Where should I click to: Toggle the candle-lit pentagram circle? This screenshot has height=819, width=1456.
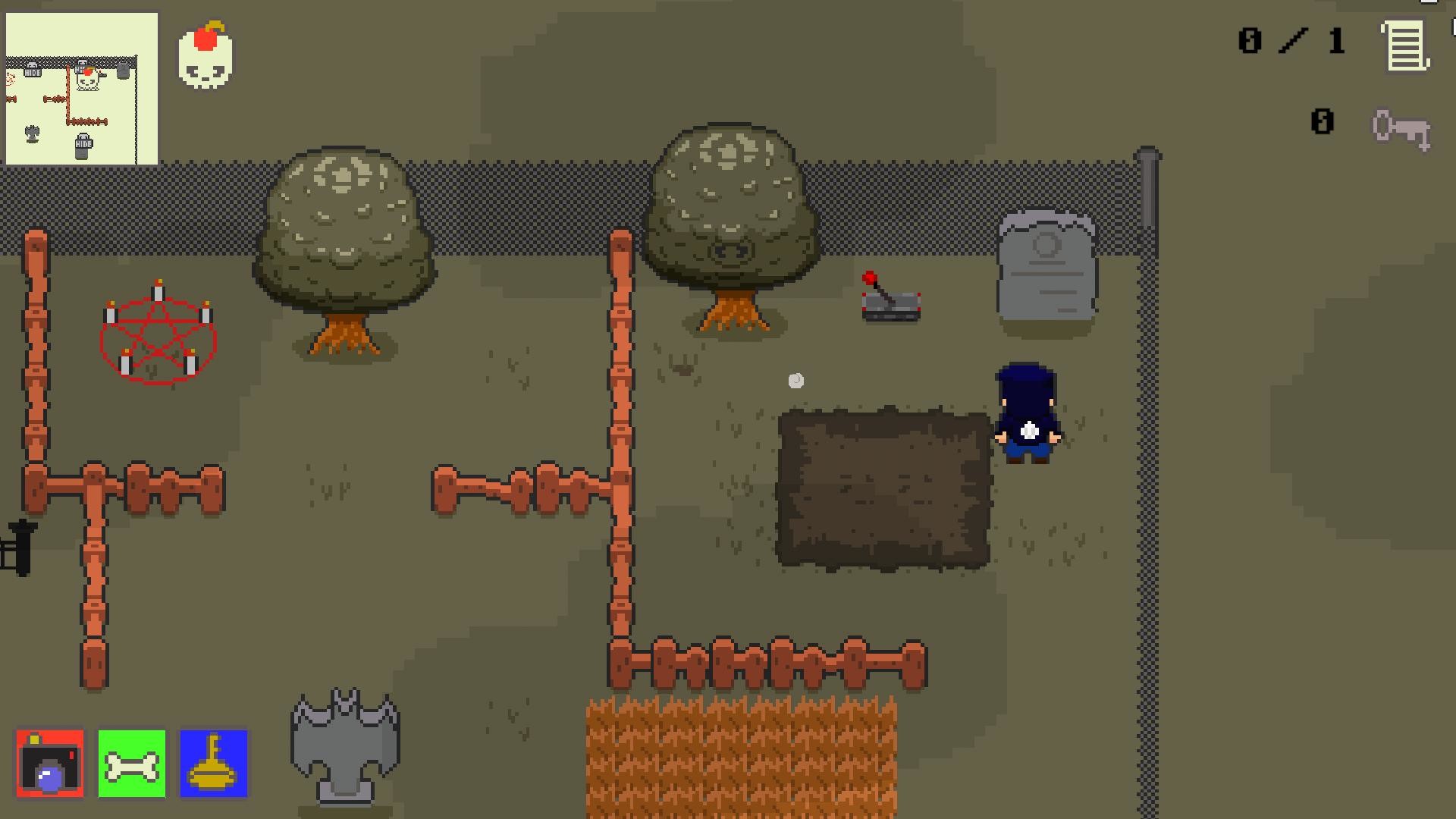pyautogui.click(x=158, y=332)
